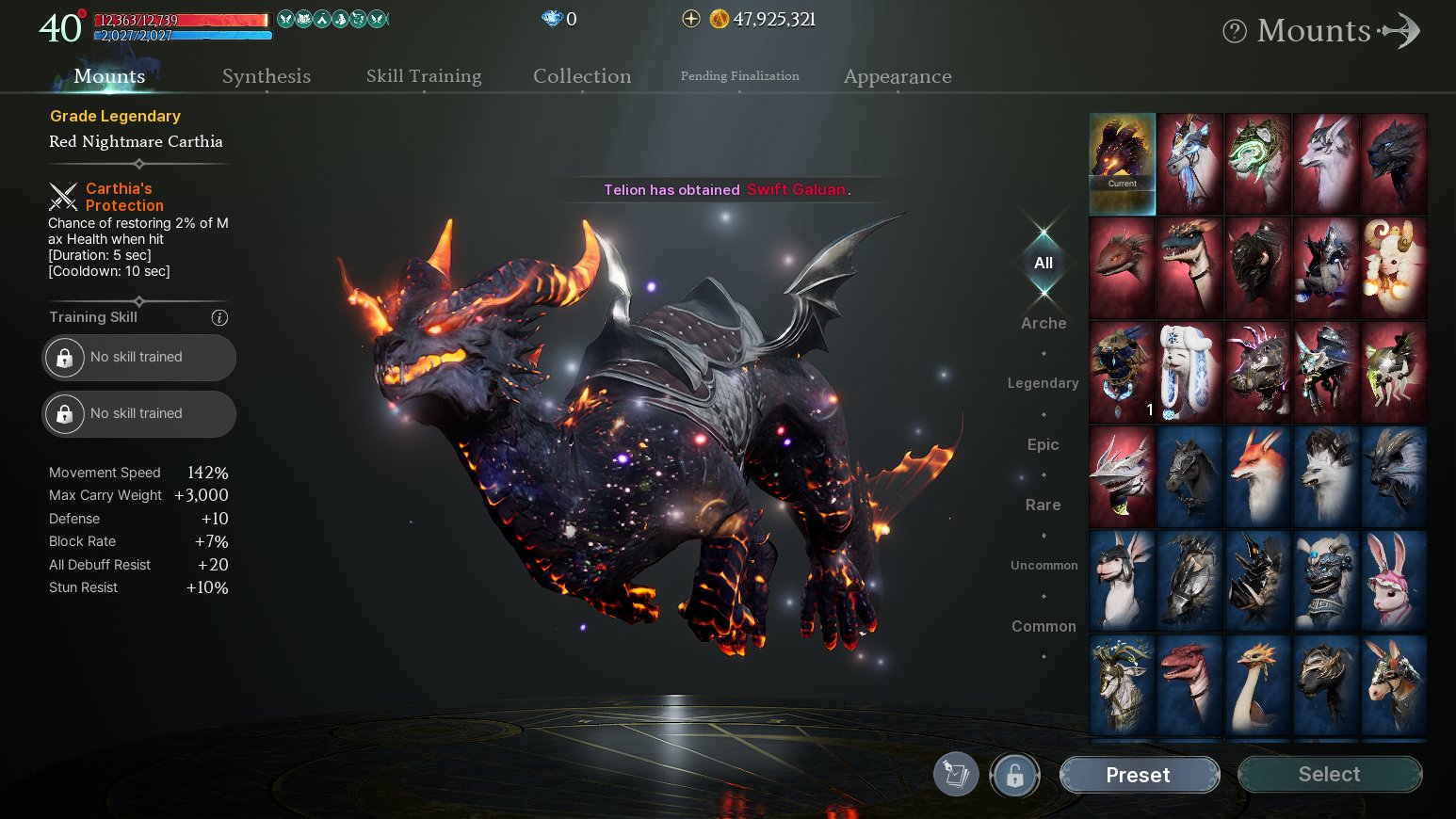Show only Epic grade mounts
The image size is (1456, 819).
pyautogui.click(x=1043, y=444)
